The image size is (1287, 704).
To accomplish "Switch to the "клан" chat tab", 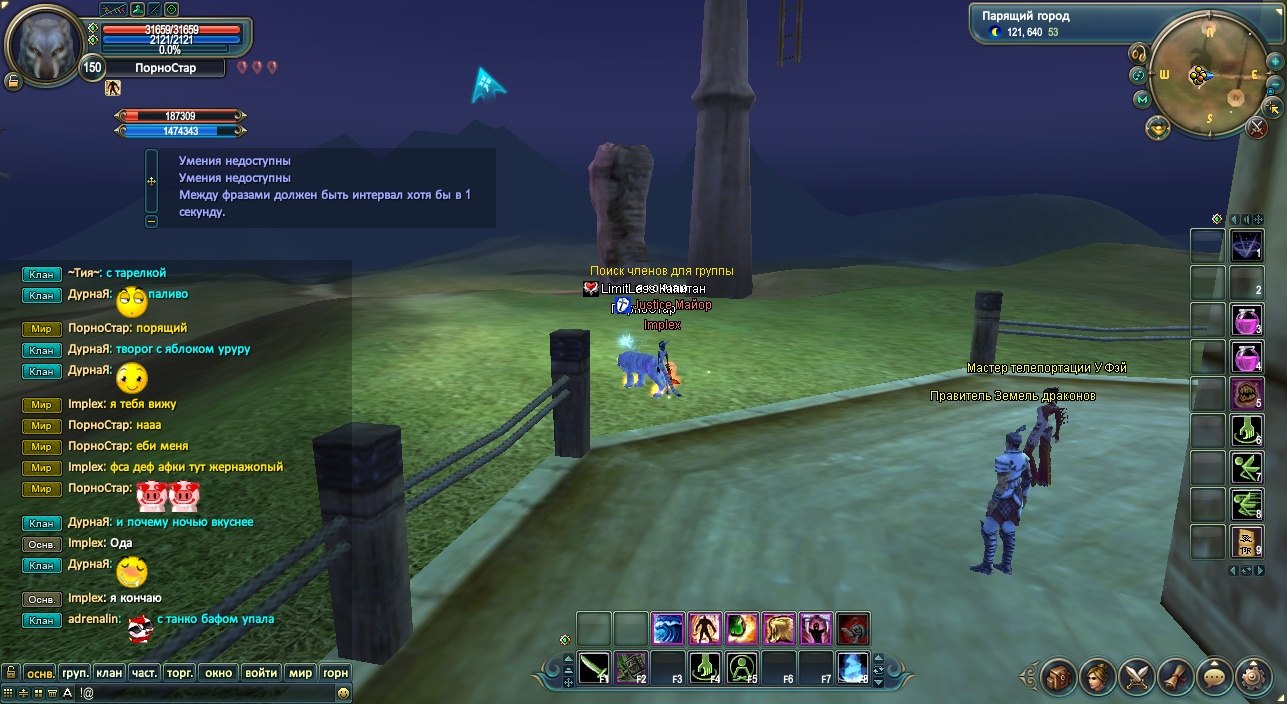I will click(110, 673).
